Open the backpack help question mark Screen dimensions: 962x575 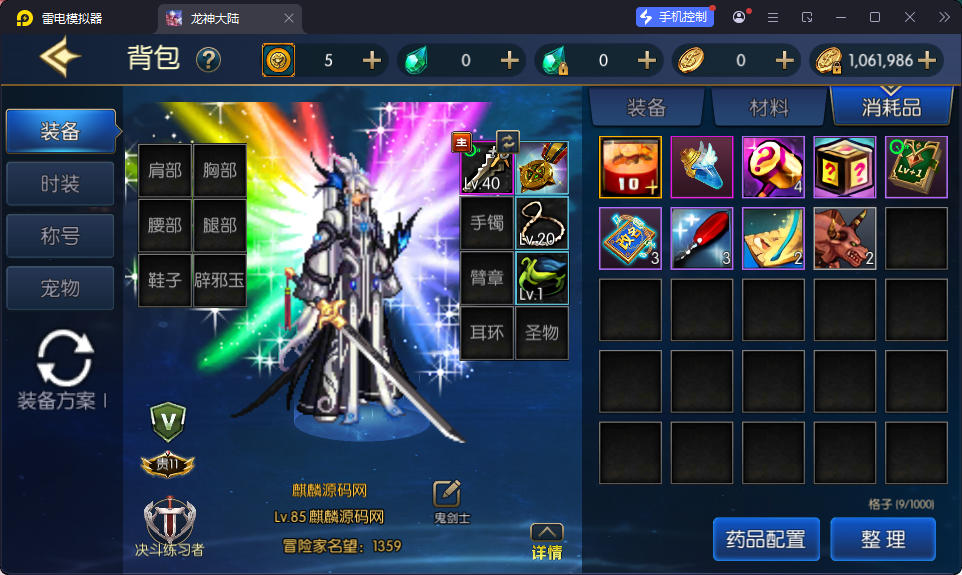pyautogui.click(x=208, y=60)
